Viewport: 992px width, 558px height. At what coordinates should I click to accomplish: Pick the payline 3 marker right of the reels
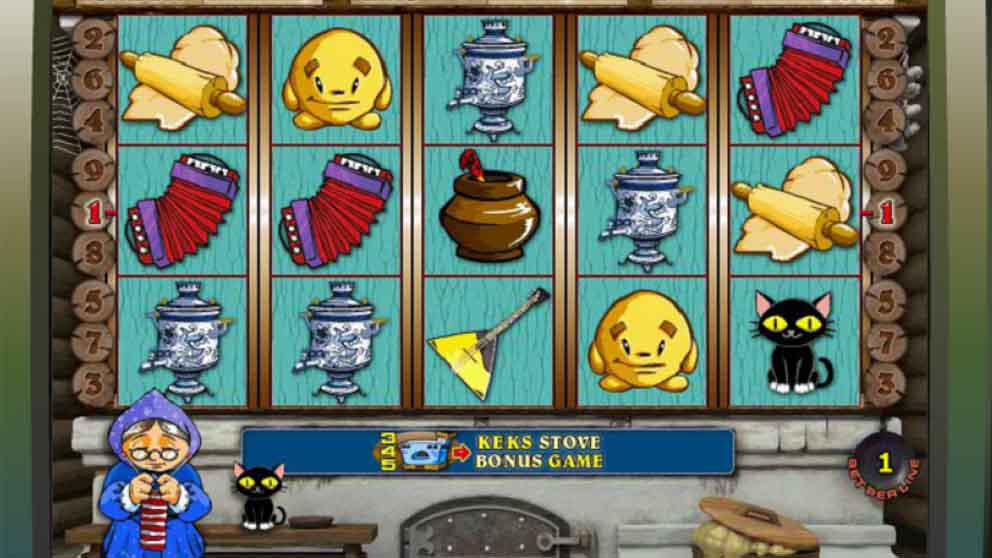click(x=884, y=383)
